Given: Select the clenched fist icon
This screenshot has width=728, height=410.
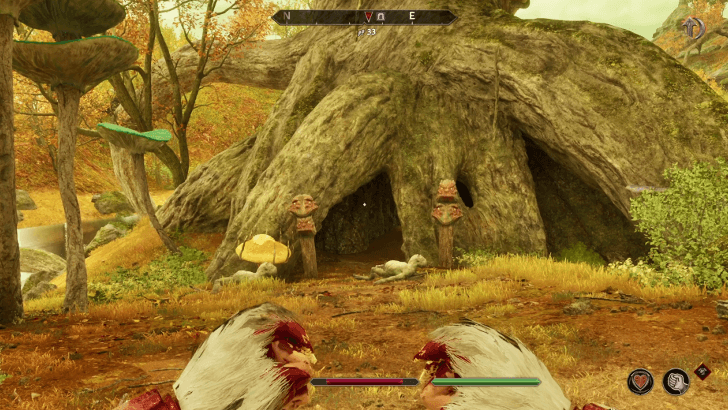Looking at the screenshot, I should click(677, 381).
